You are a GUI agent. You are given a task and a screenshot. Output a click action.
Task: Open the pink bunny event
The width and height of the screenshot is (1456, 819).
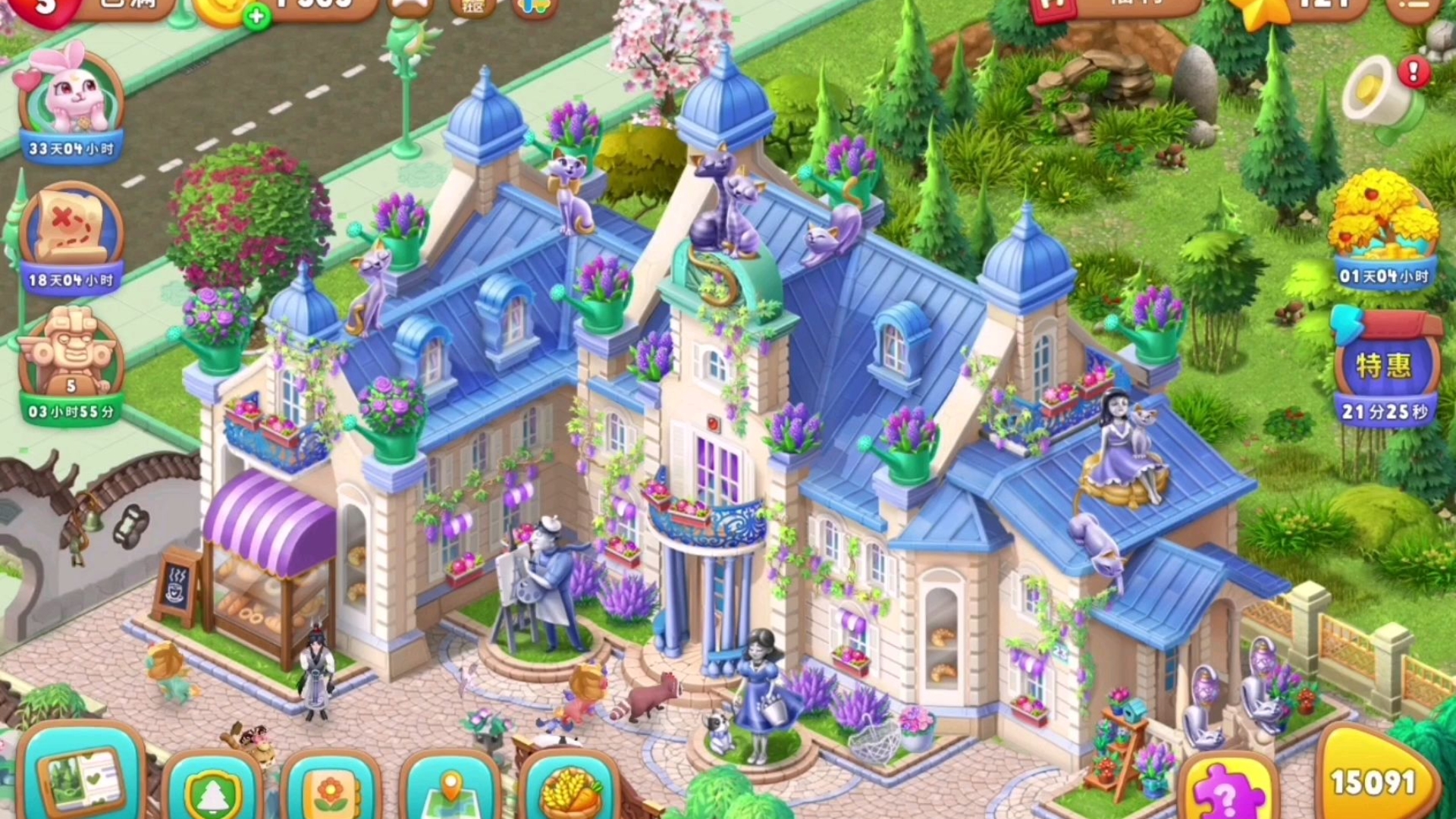coord(72,99)
